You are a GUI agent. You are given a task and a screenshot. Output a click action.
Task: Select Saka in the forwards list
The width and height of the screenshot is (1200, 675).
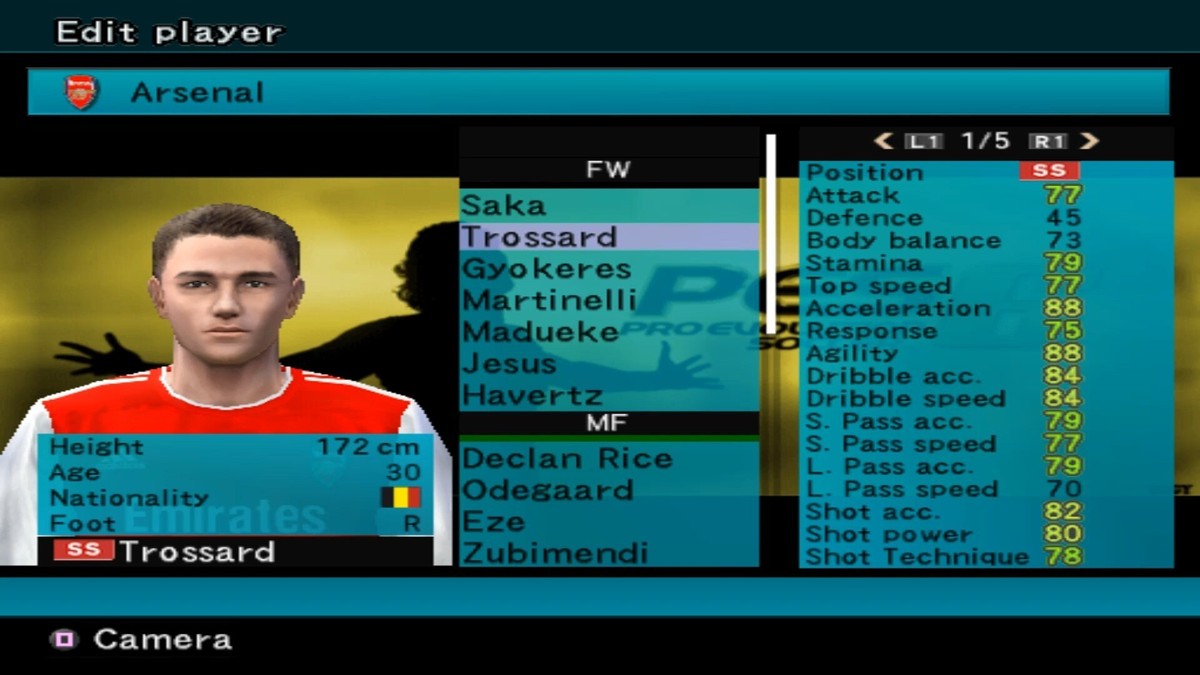pos(504,205)
